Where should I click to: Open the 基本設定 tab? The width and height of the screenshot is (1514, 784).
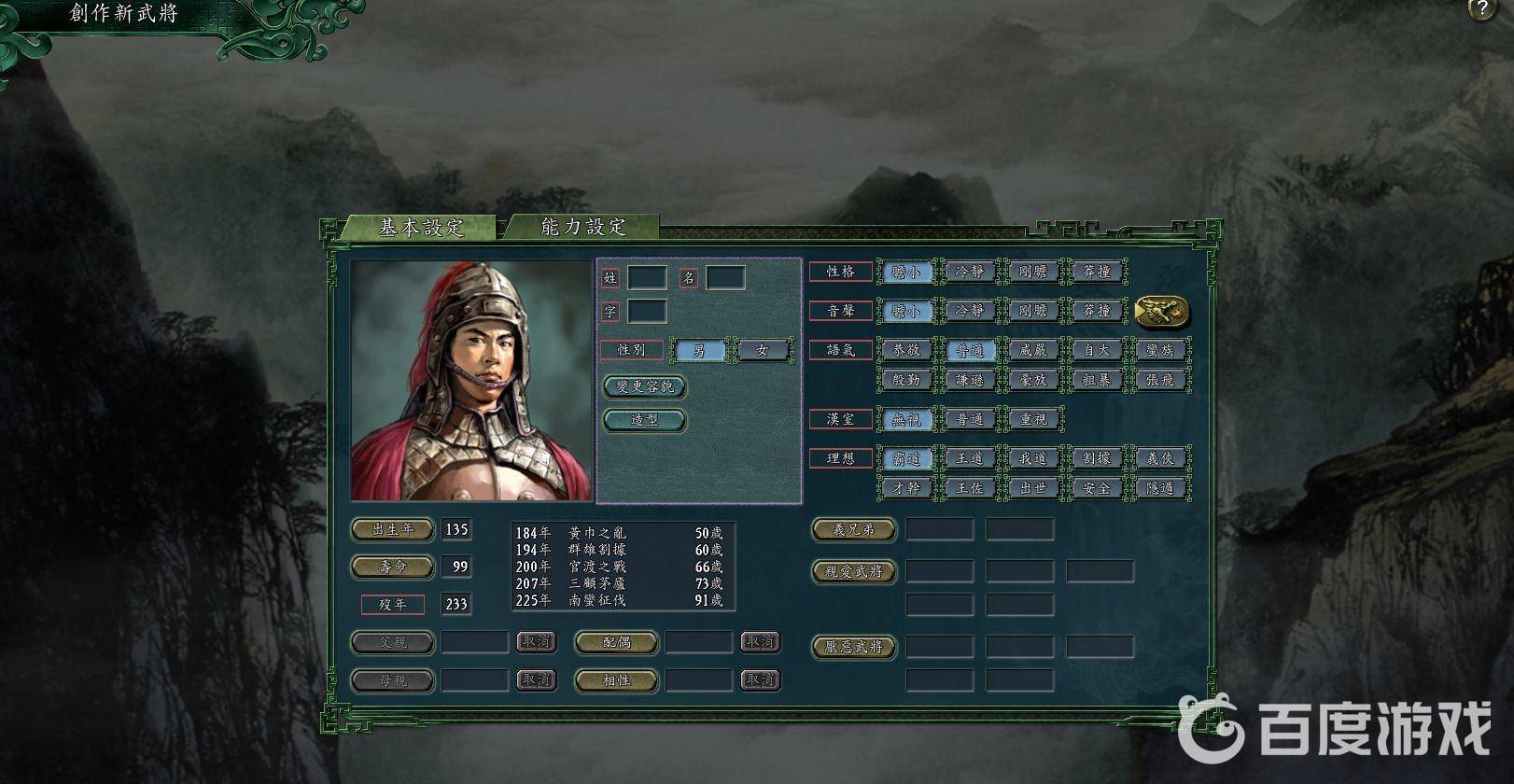420,228
